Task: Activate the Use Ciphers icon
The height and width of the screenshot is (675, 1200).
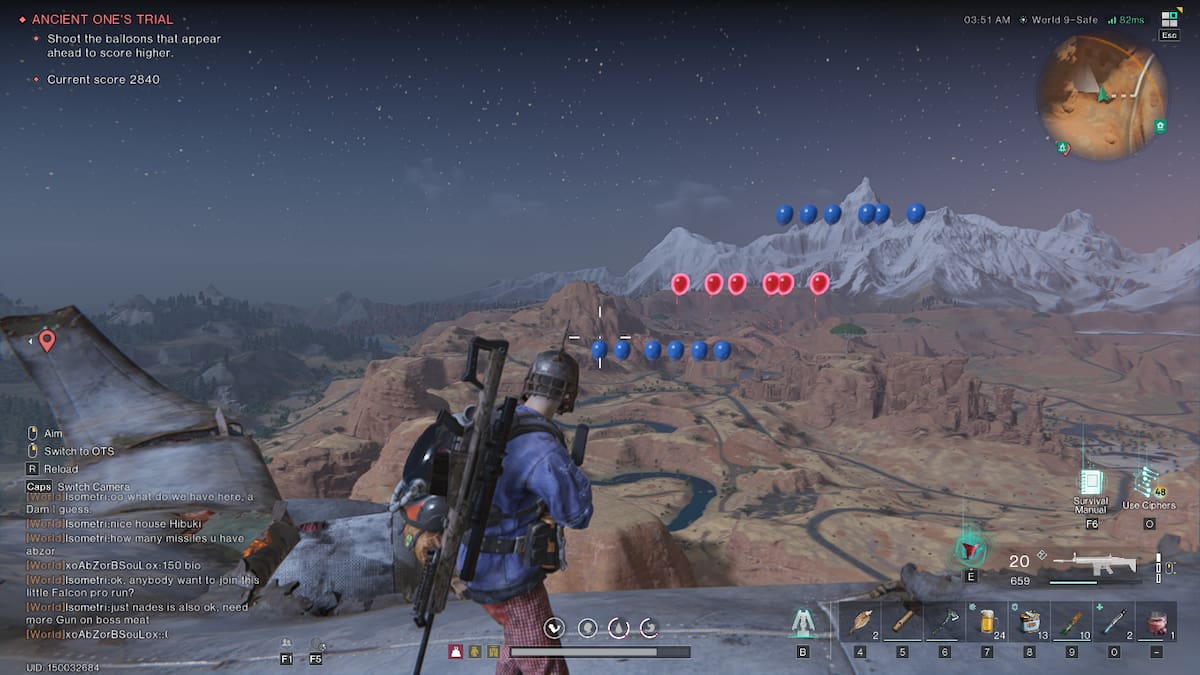Action: [x=1148, y=481]
